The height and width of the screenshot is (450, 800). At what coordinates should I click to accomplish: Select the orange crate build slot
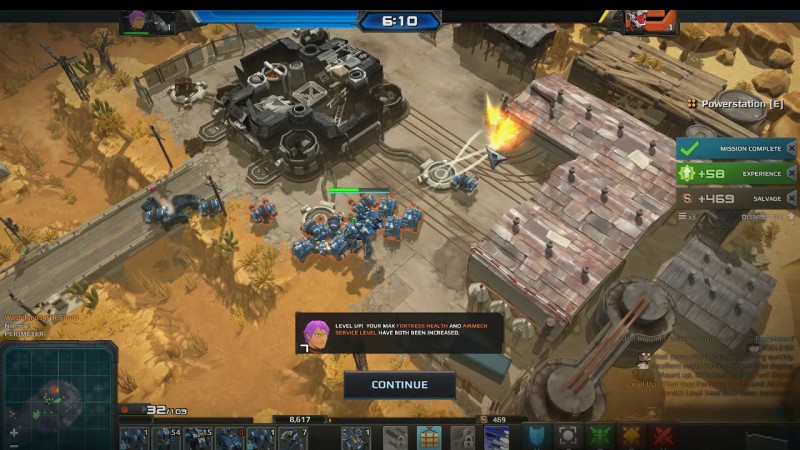pos(429,437)
